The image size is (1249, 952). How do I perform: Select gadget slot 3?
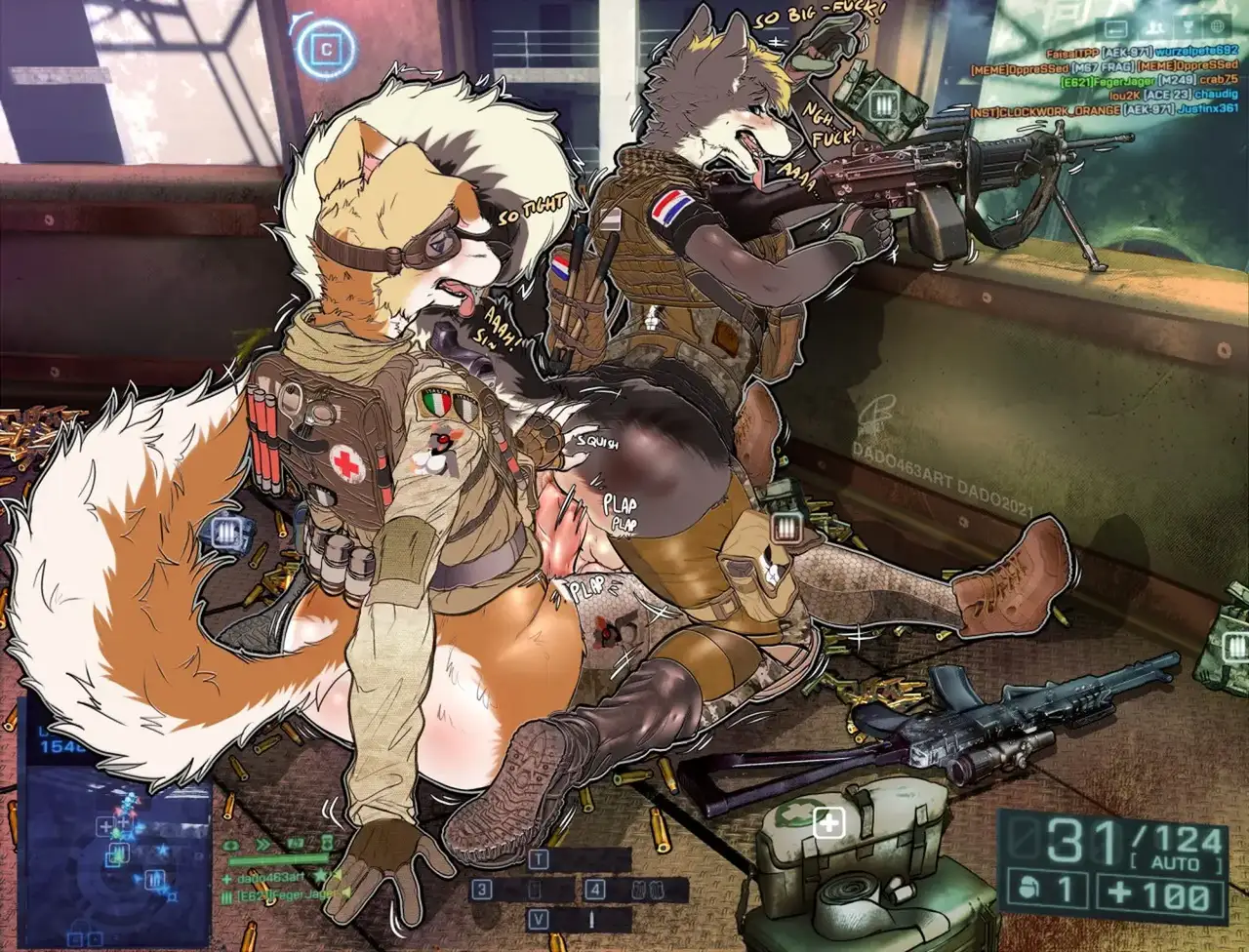(481, 890)
